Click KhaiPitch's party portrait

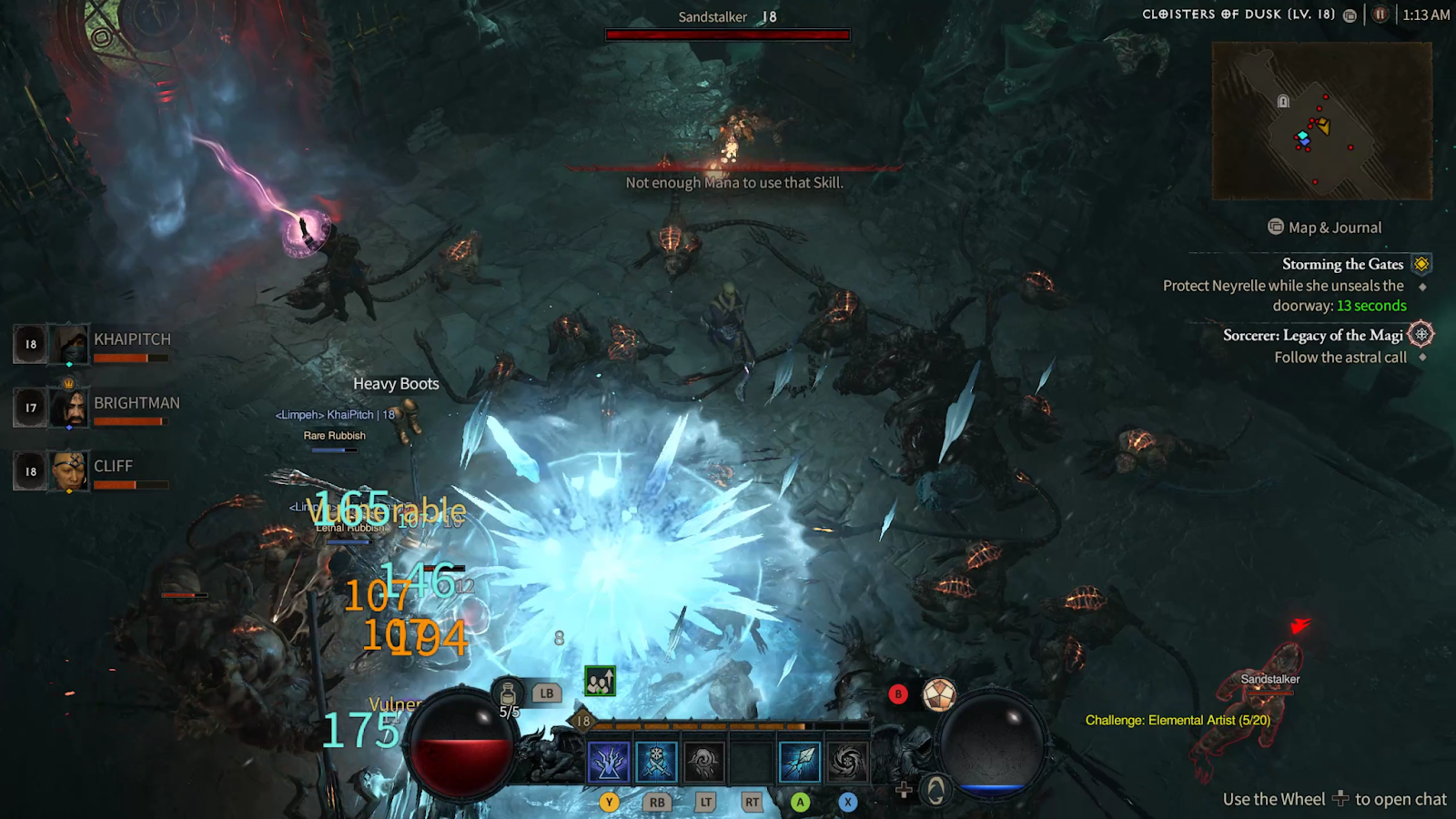click(69, 344)
